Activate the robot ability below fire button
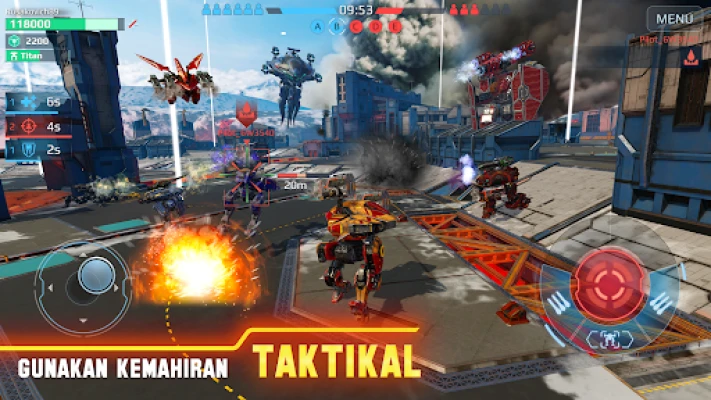 tap(607, 340)
